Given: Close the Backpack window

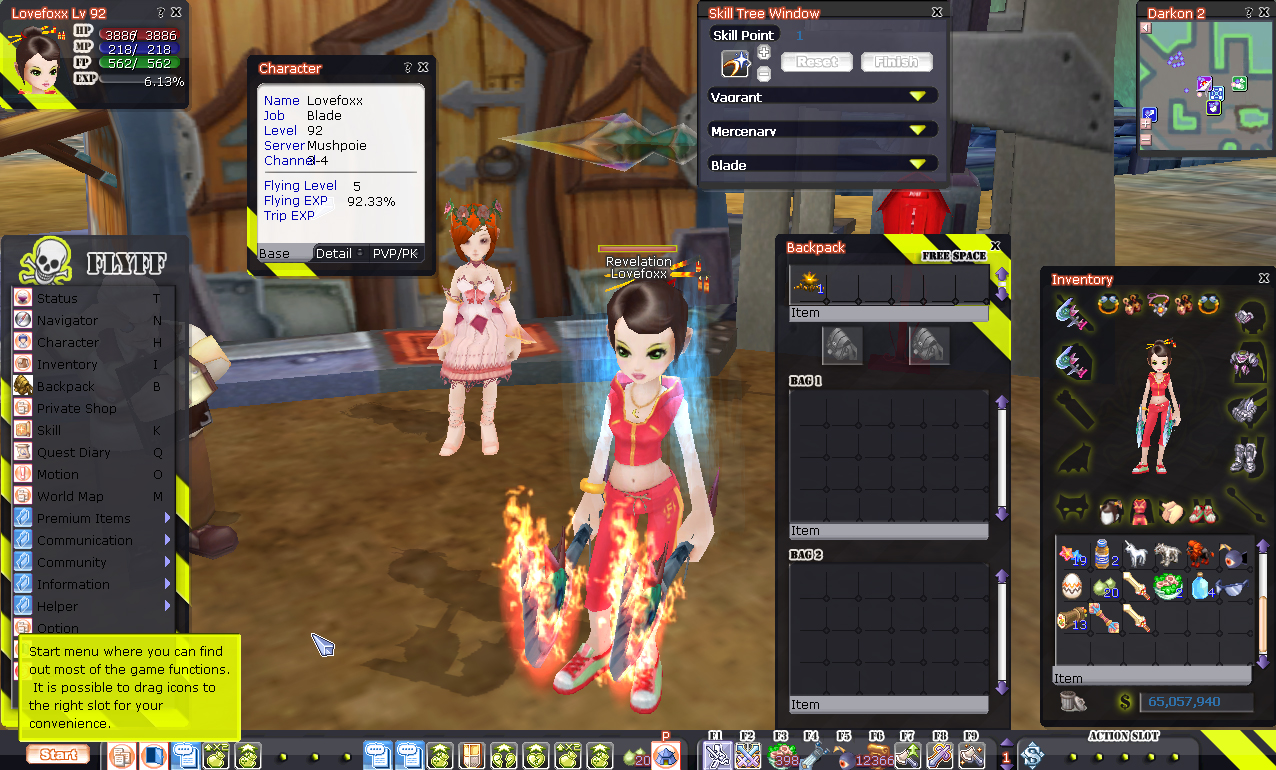Looking at the screenshot, I should point(995,246).
